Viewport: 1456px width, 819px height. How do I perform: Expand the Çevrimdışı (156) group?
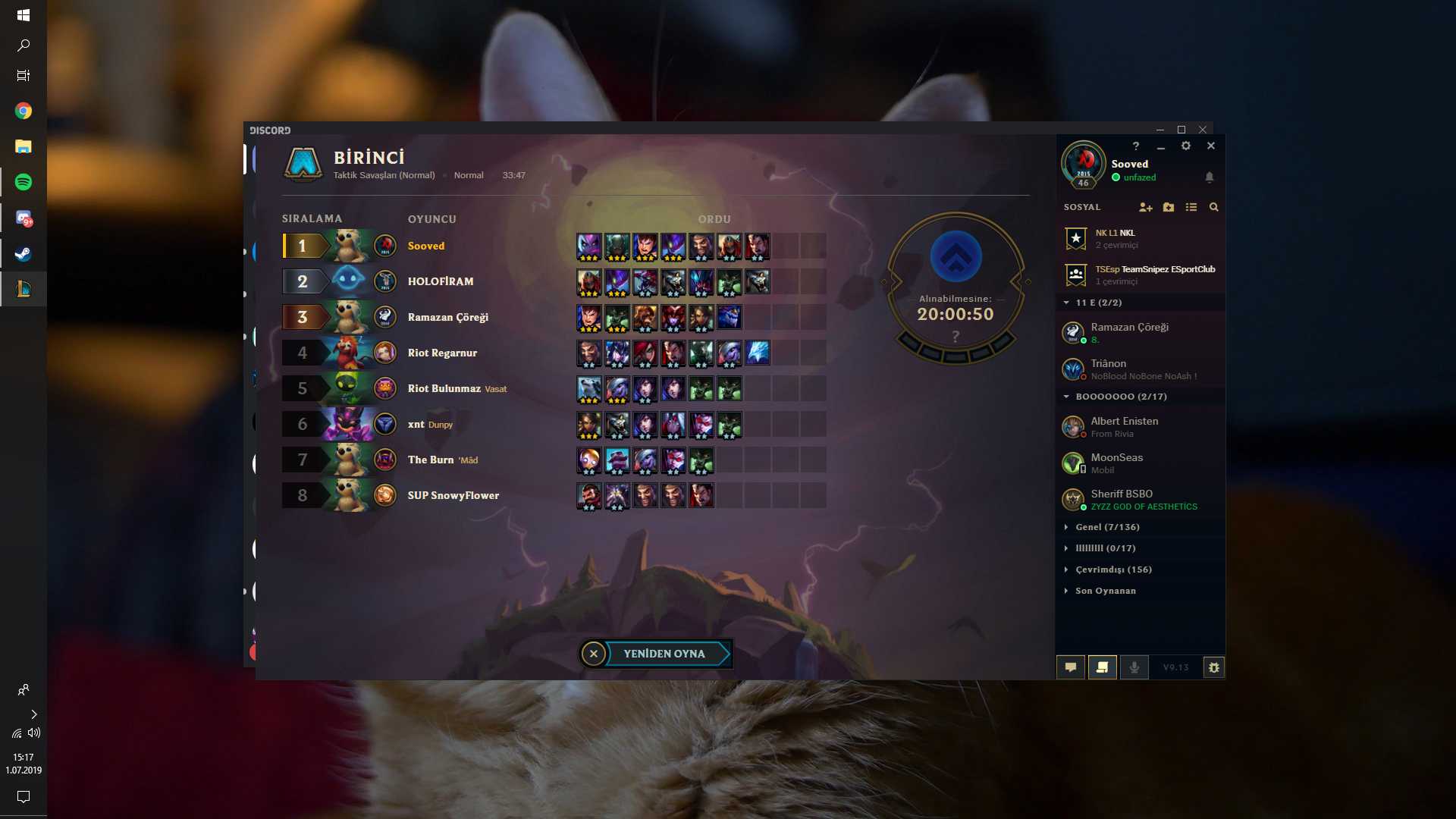click(1113, 570)
